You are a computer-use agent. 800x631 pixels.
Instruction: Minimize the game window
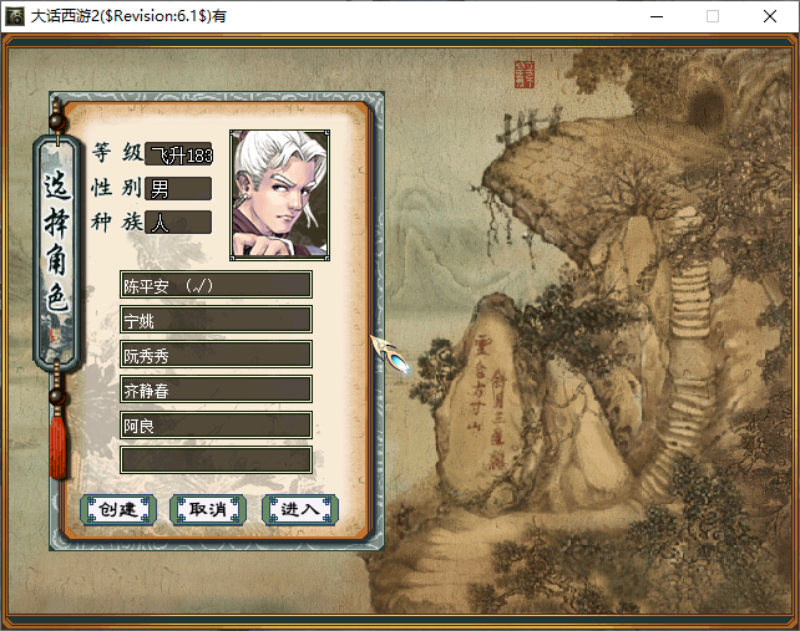(x=657, y=16)
